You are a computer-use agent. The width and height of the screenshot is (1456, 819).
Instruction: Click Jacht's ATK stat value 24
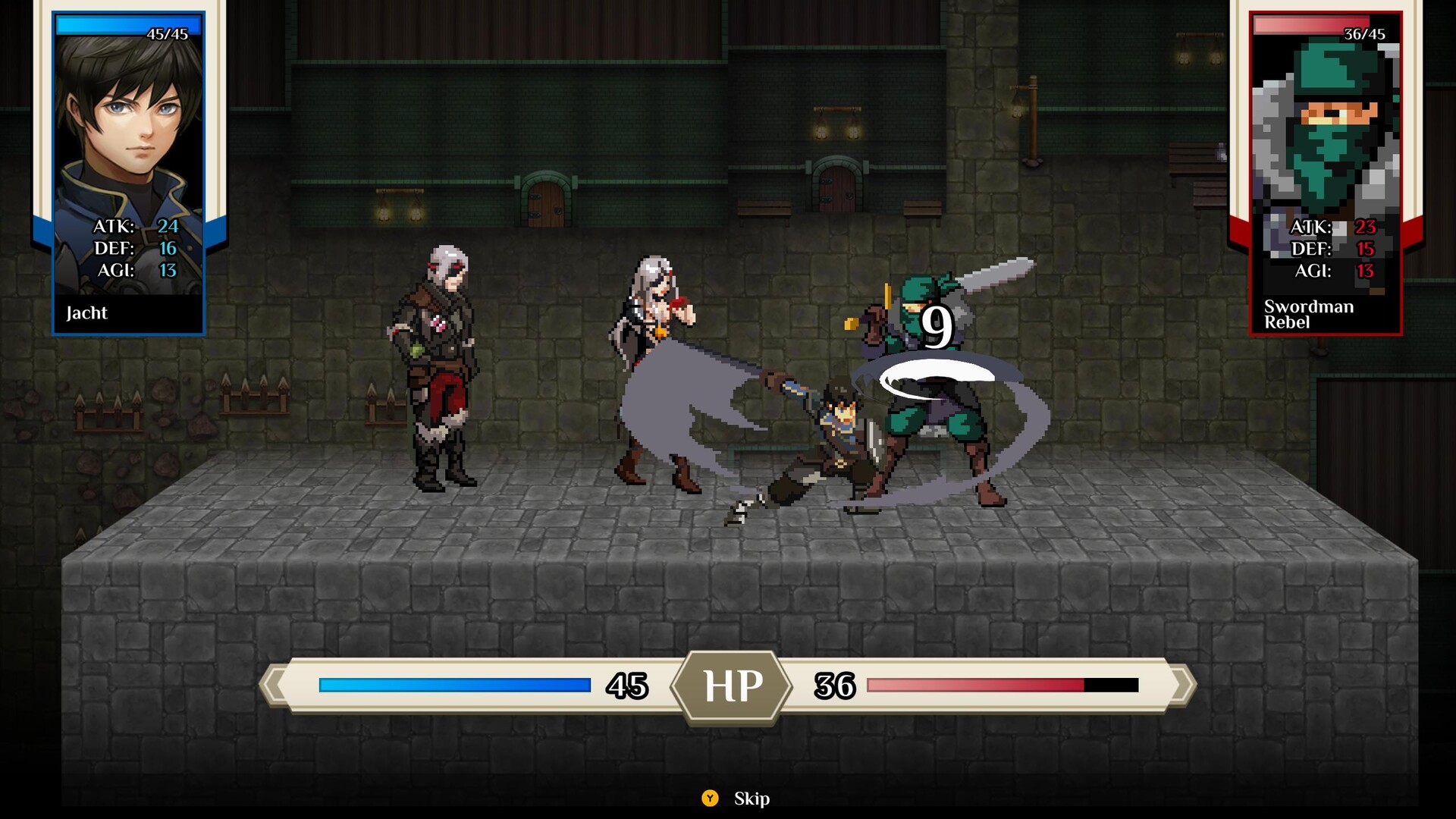[x=168, y=226]
